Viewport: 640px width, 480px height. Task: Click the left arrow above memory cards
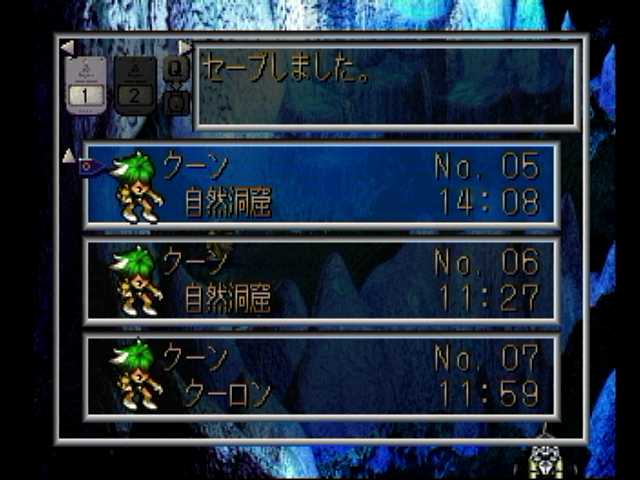click(x=66, y=47)
